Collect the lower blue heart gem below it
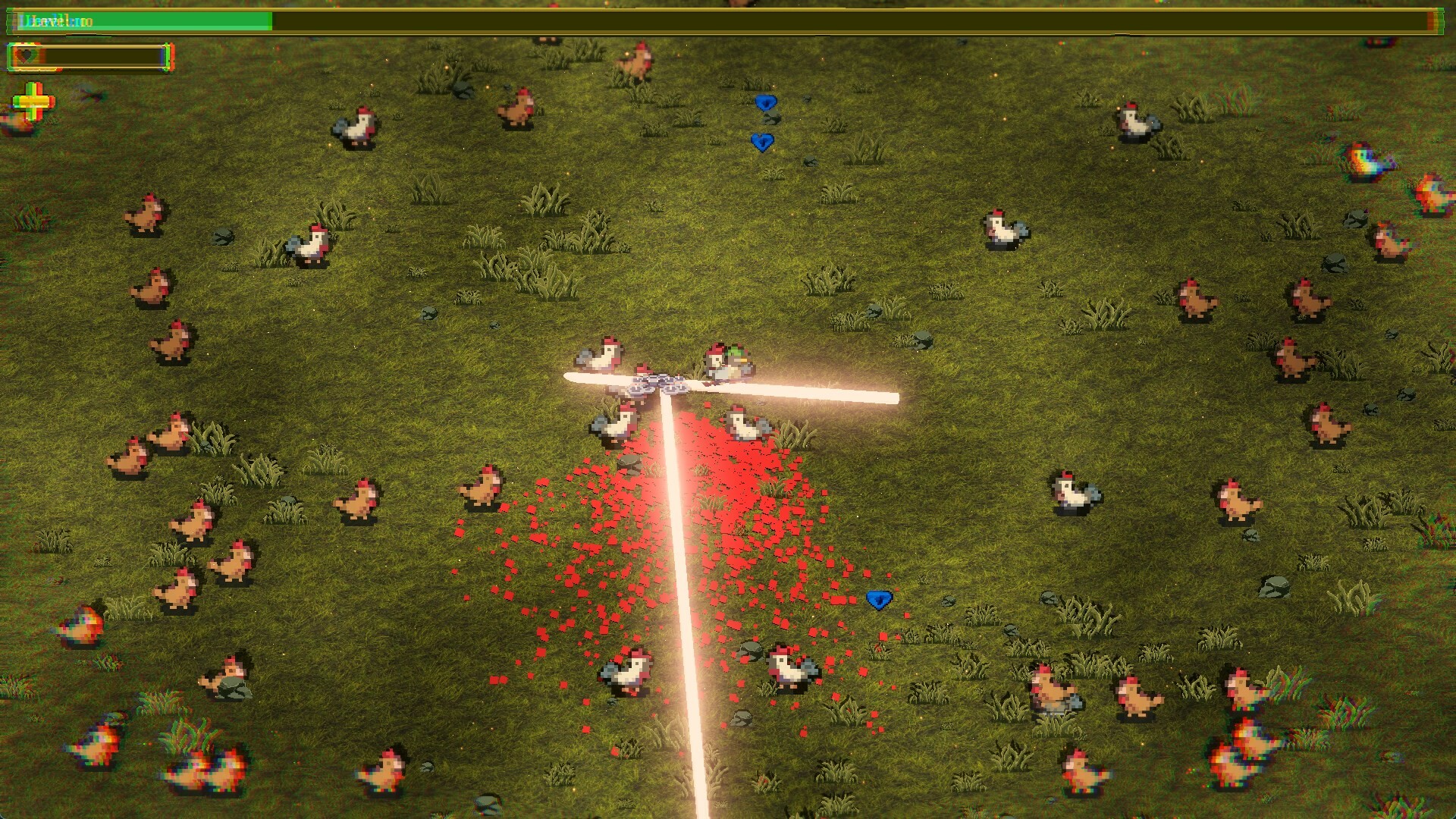 (x=763, y=141)
